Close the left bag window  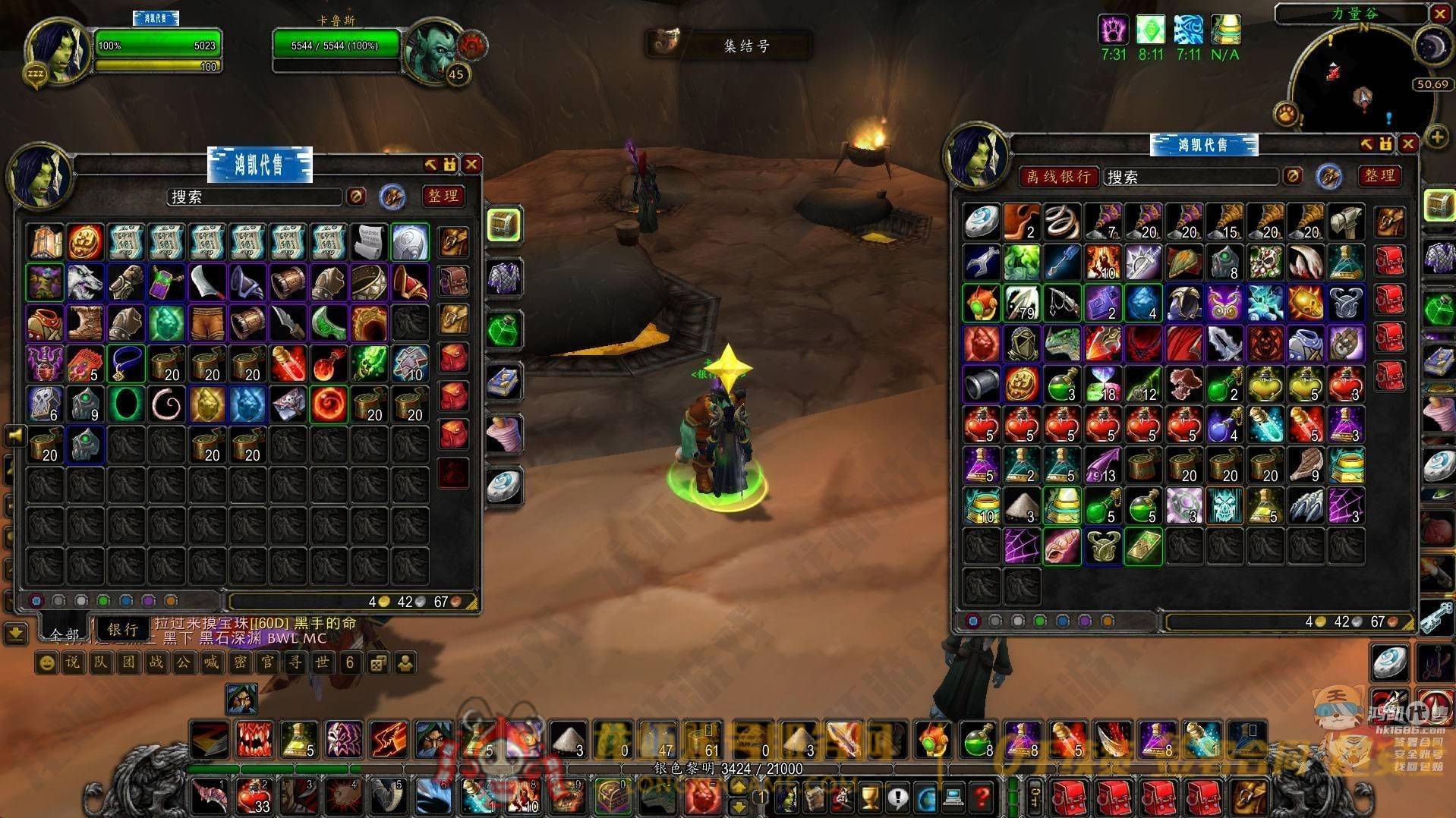tap(471, 165)
